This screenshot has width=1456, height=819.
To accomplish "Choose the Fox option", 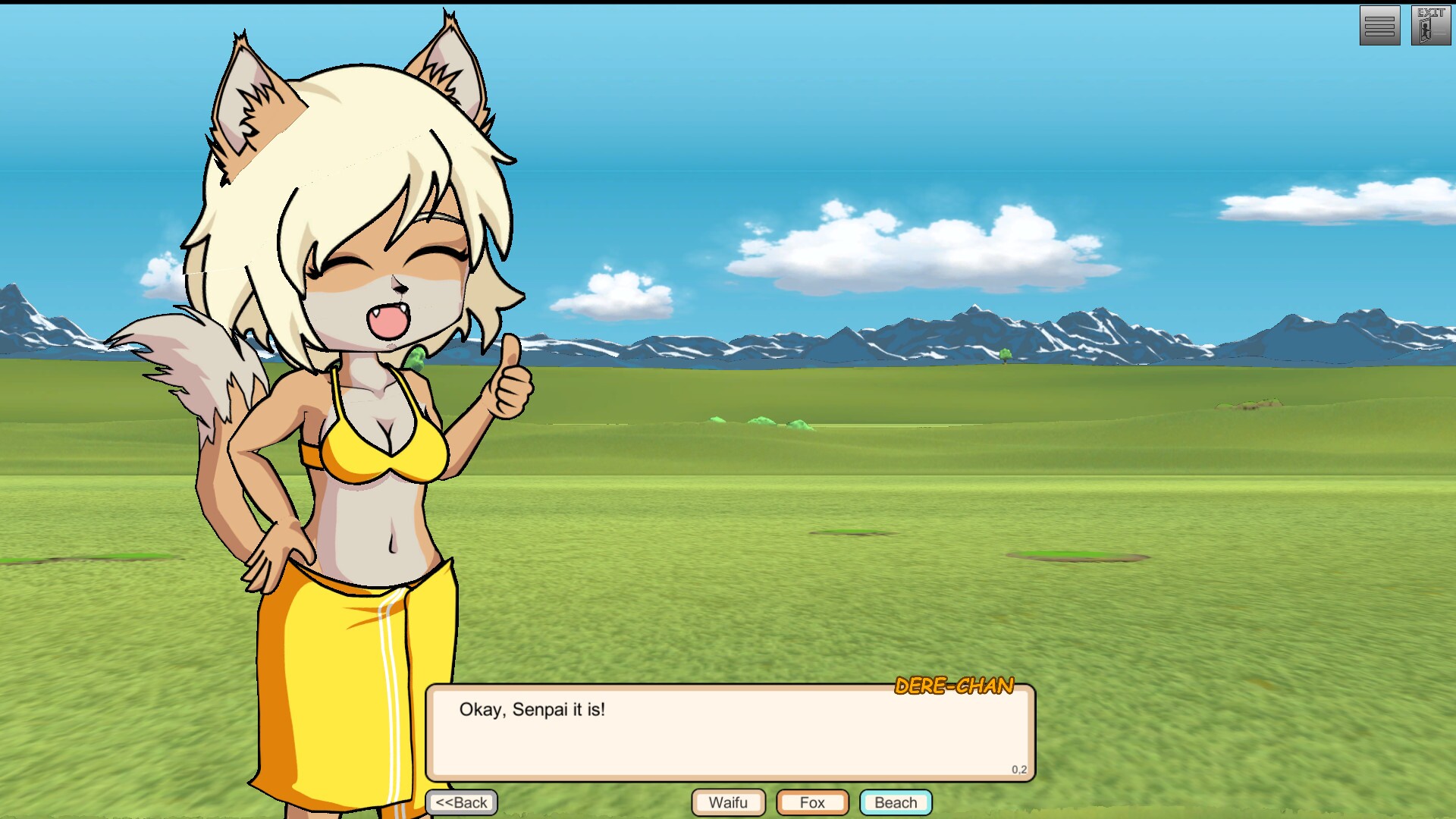I will (x=811, y=802).
